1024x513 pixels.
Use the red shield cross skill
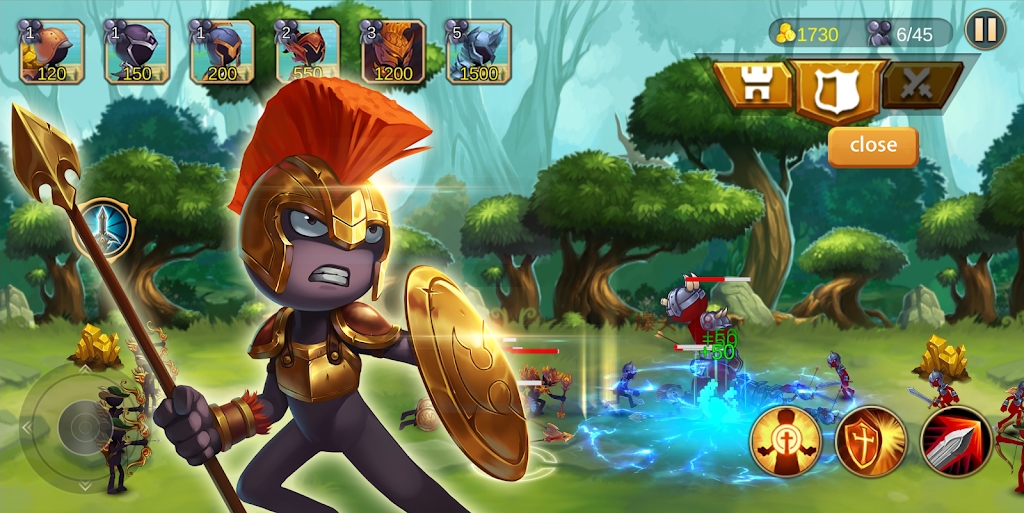[870, 441]
